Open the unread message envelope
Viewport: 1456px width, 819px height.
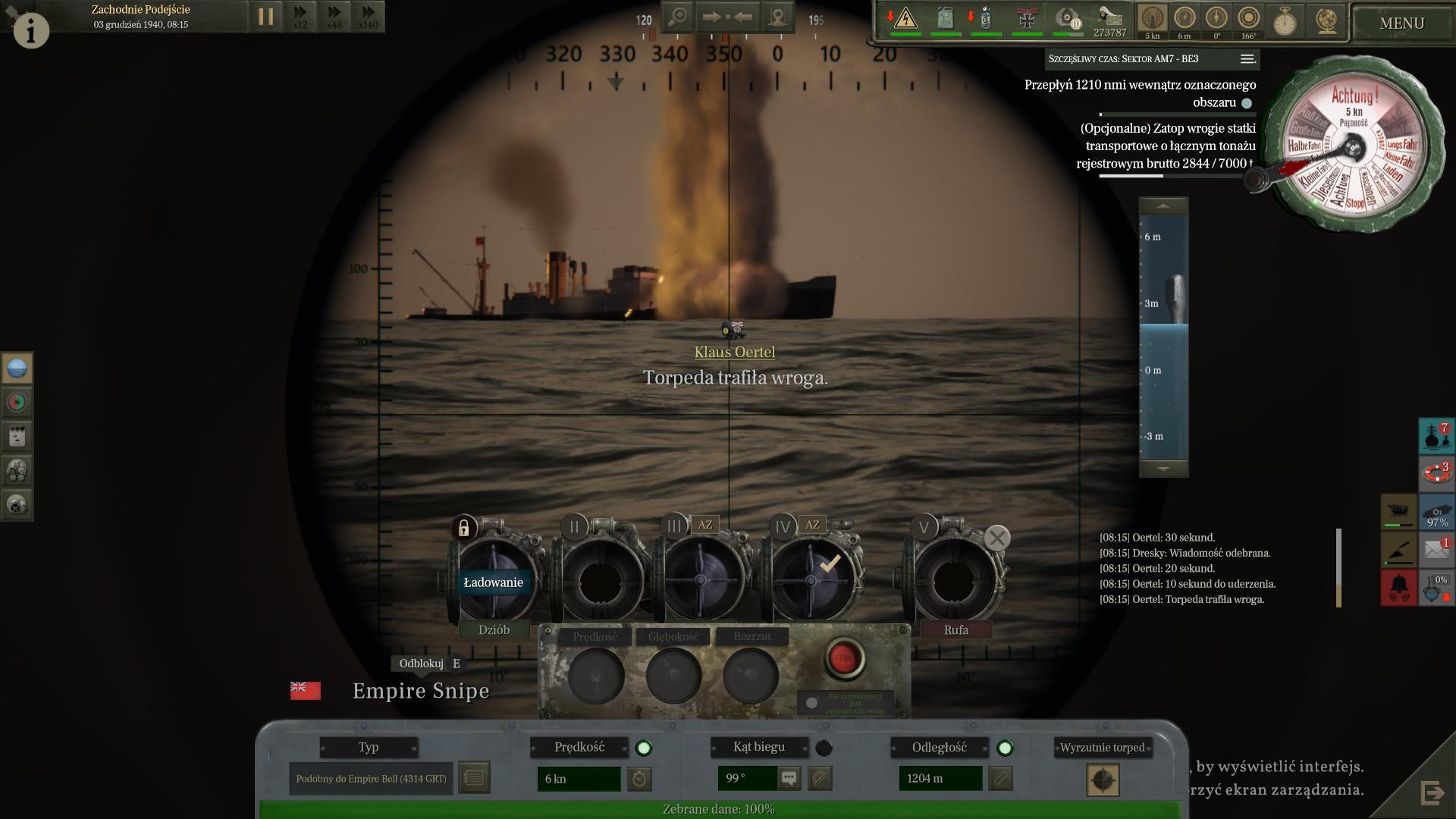(1436, 549)
